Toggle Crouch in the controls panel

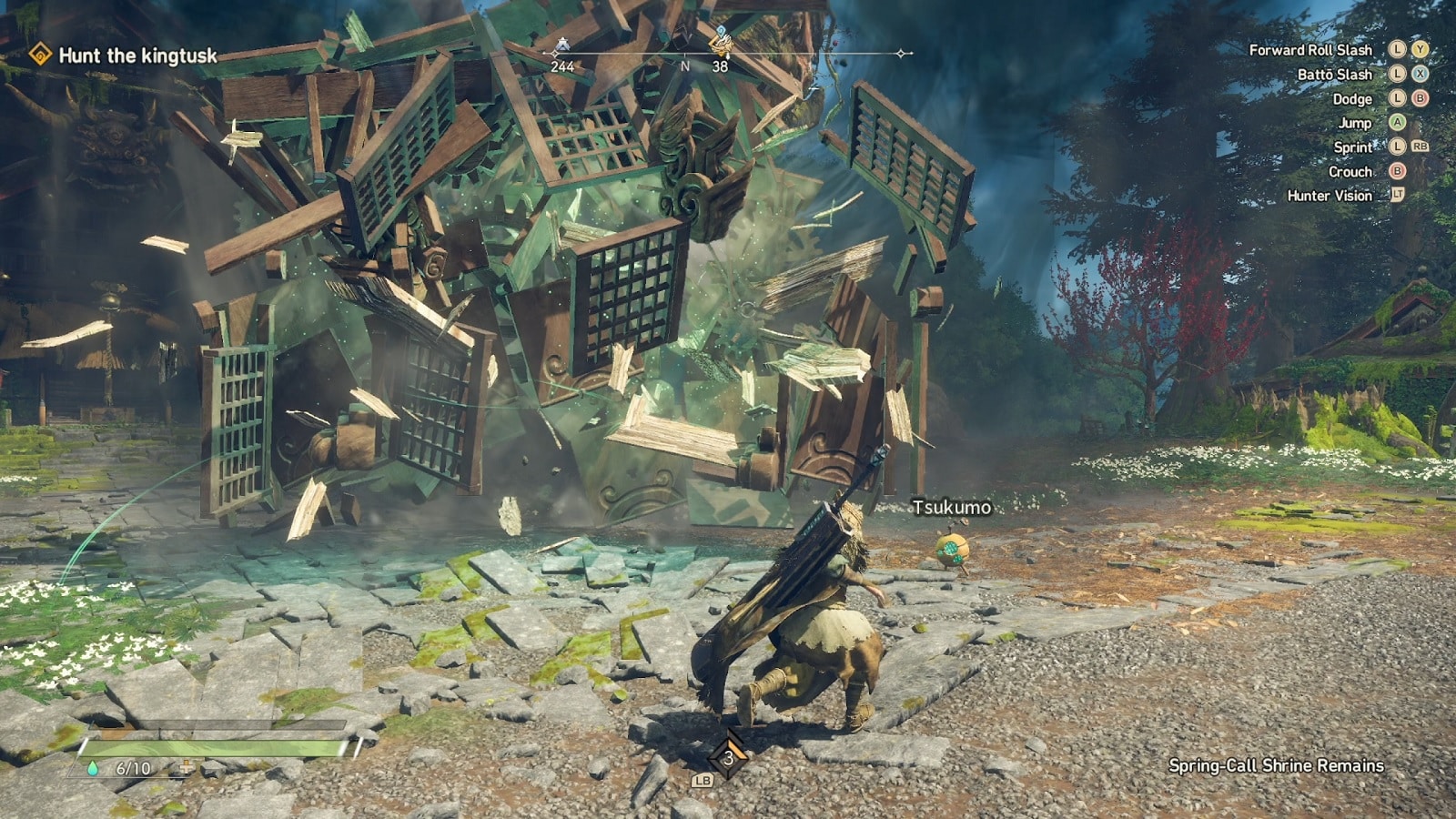(1351, 171)
